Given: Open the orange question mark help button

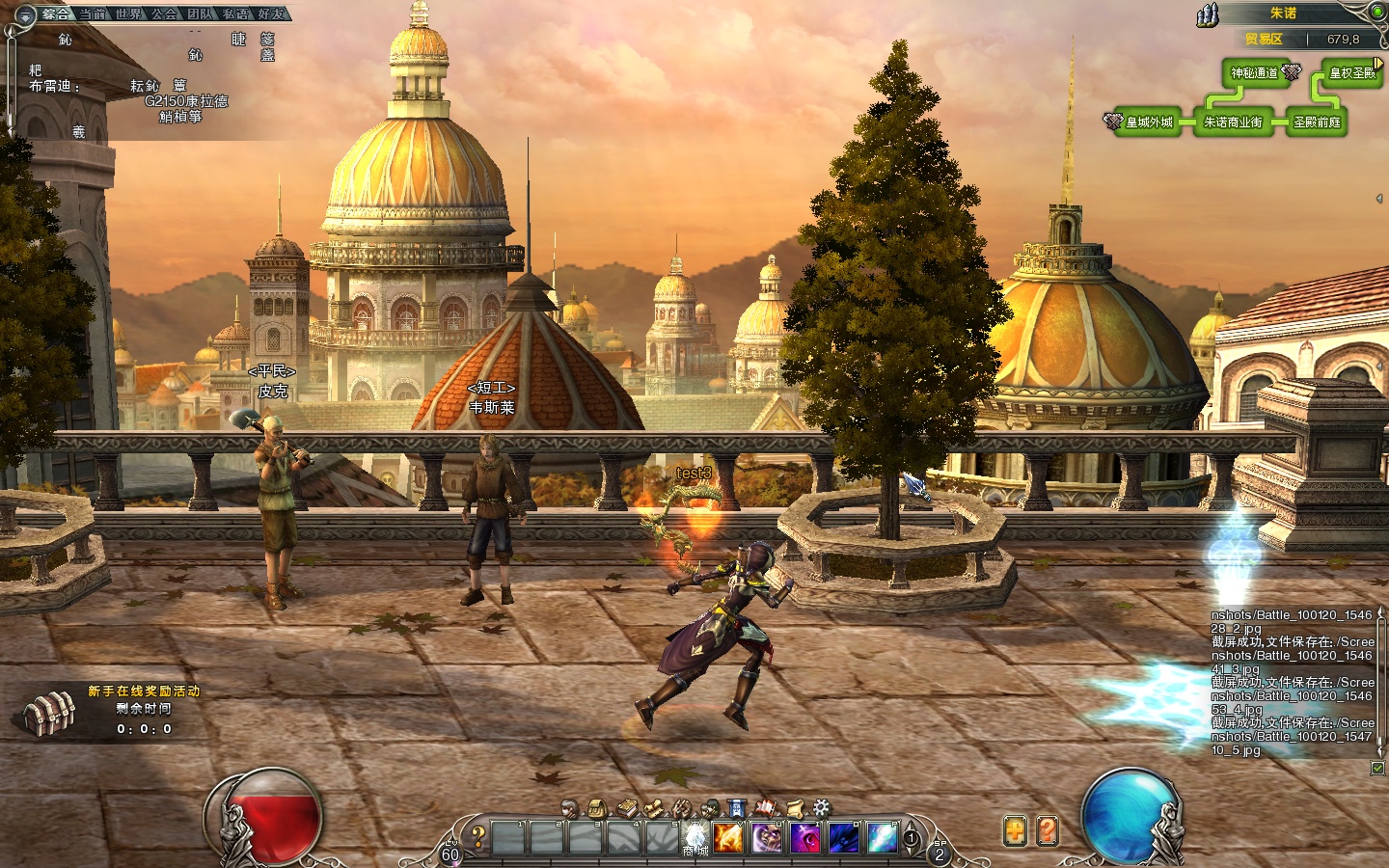Looking at the screenshot, I should (1048, 830).
